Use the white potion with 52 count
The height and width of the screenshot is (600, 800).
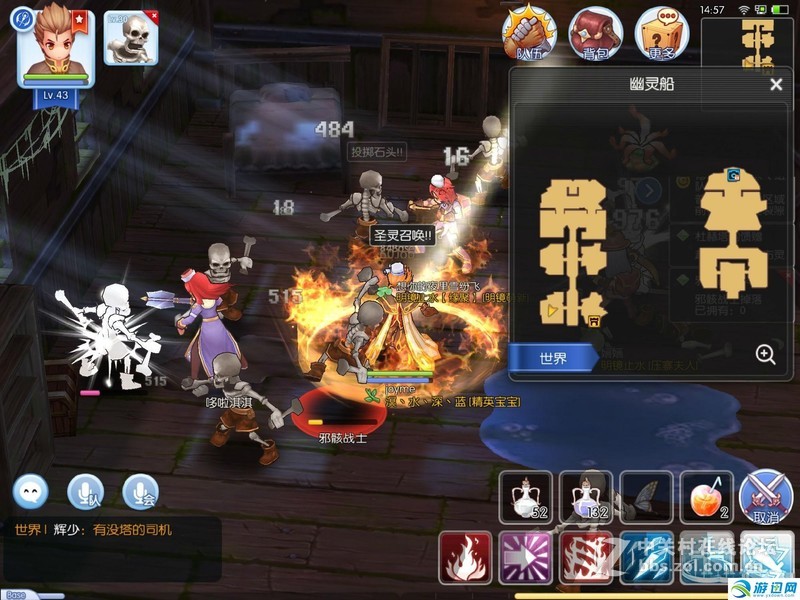coord(525,497)
